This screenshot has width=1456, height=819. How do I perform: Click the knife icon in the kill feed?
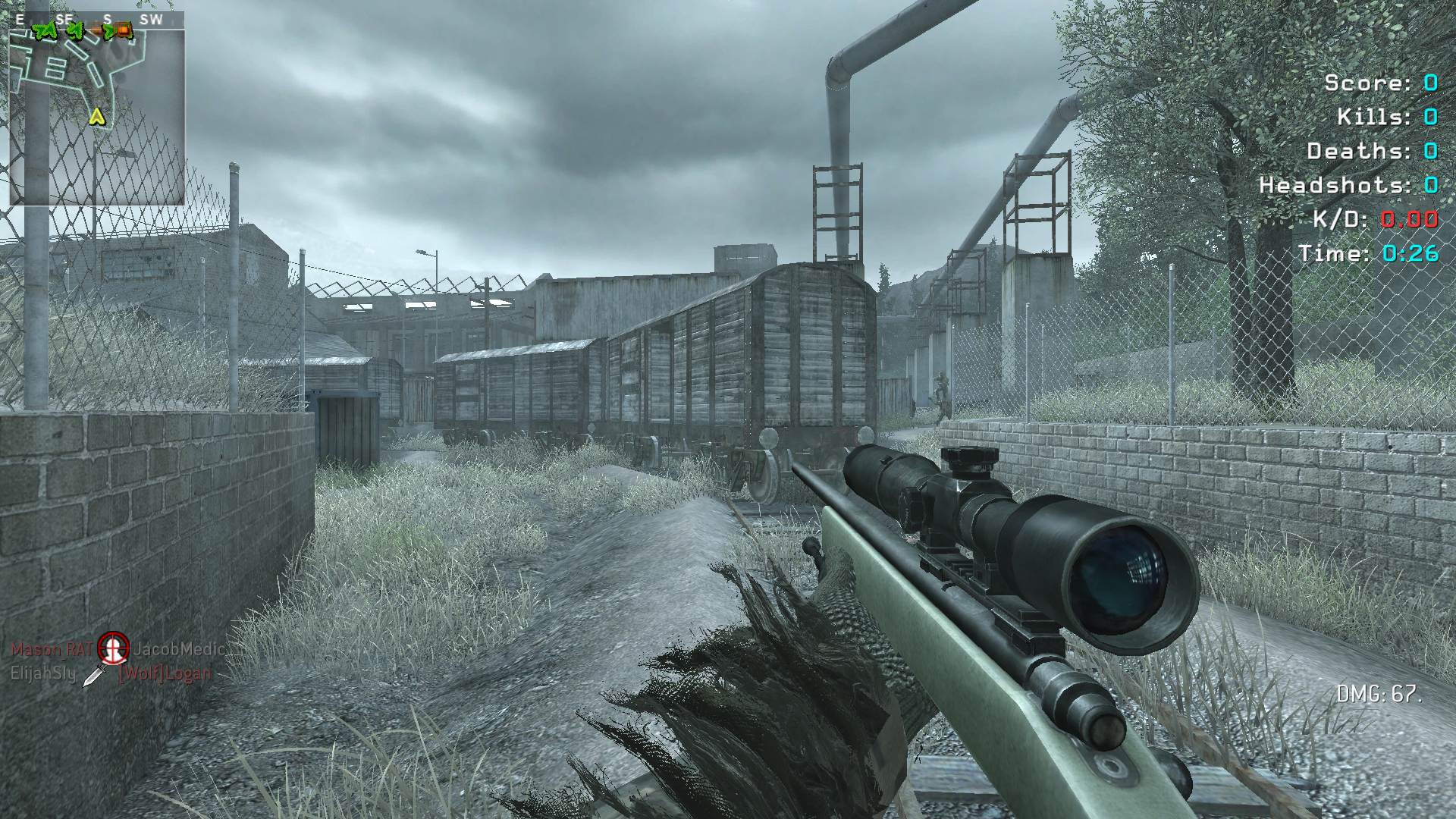(x=94, y=673)
